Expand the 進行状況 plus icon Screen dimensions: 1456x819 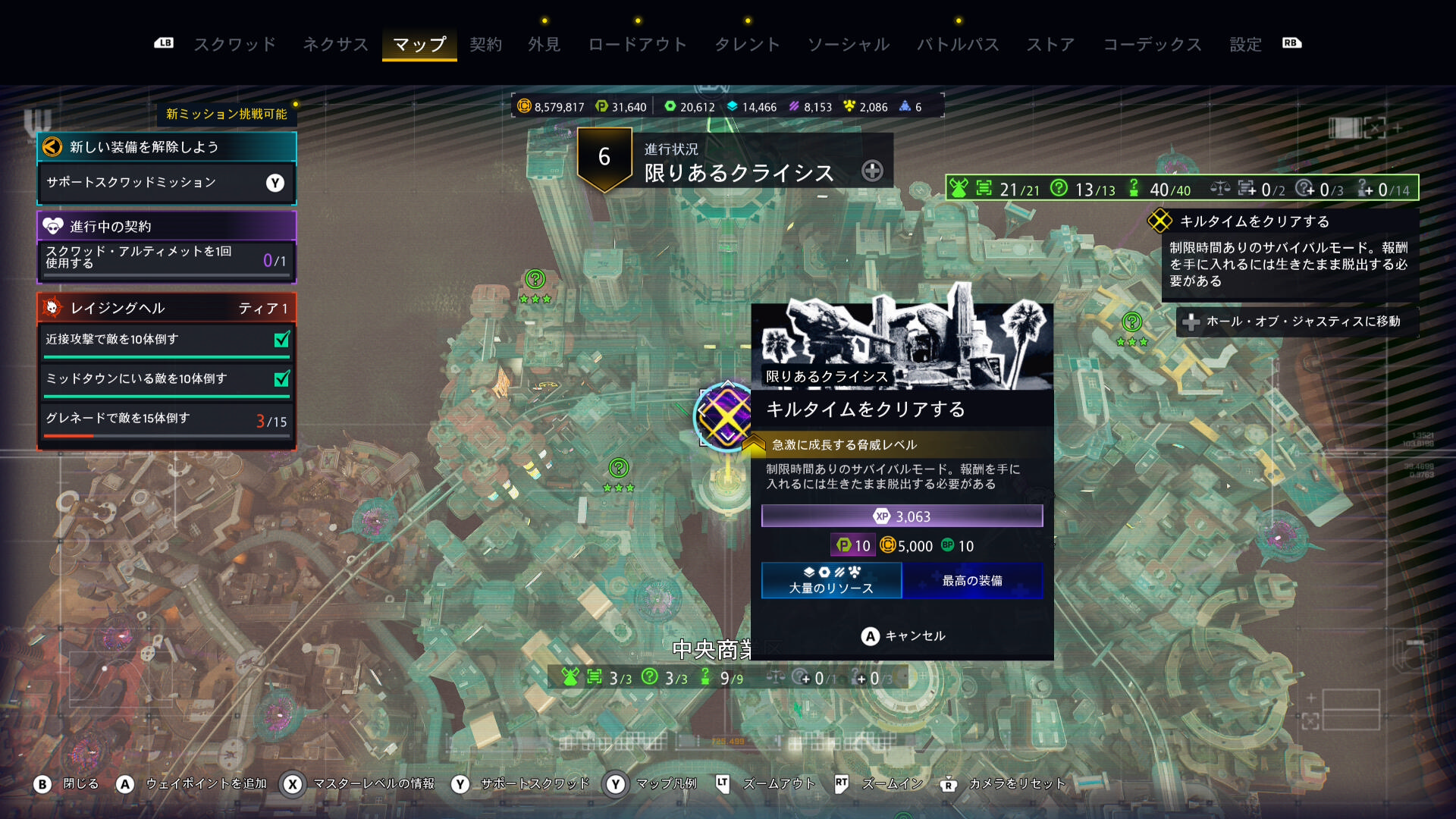click(x=872, y=171)
